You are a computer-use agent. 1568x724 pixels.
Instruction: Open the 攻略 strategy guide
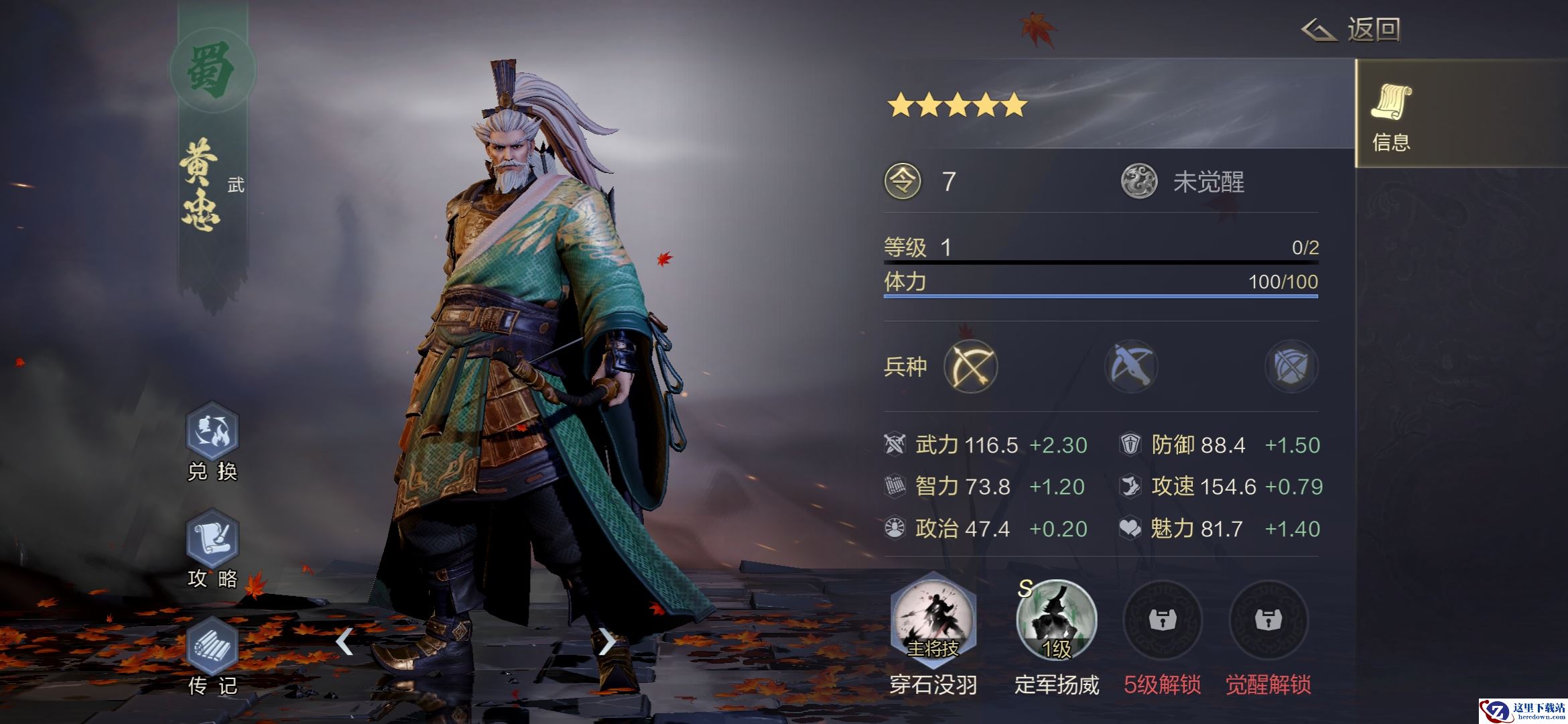pyautogui.click(x=212, y=540)
